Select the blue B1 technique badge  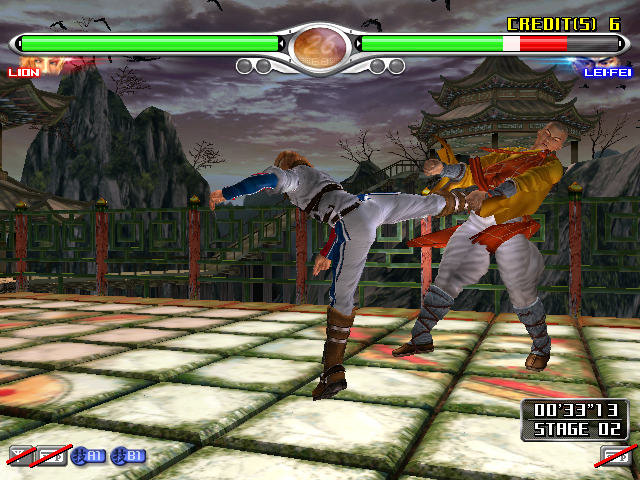tap(130, 456)
